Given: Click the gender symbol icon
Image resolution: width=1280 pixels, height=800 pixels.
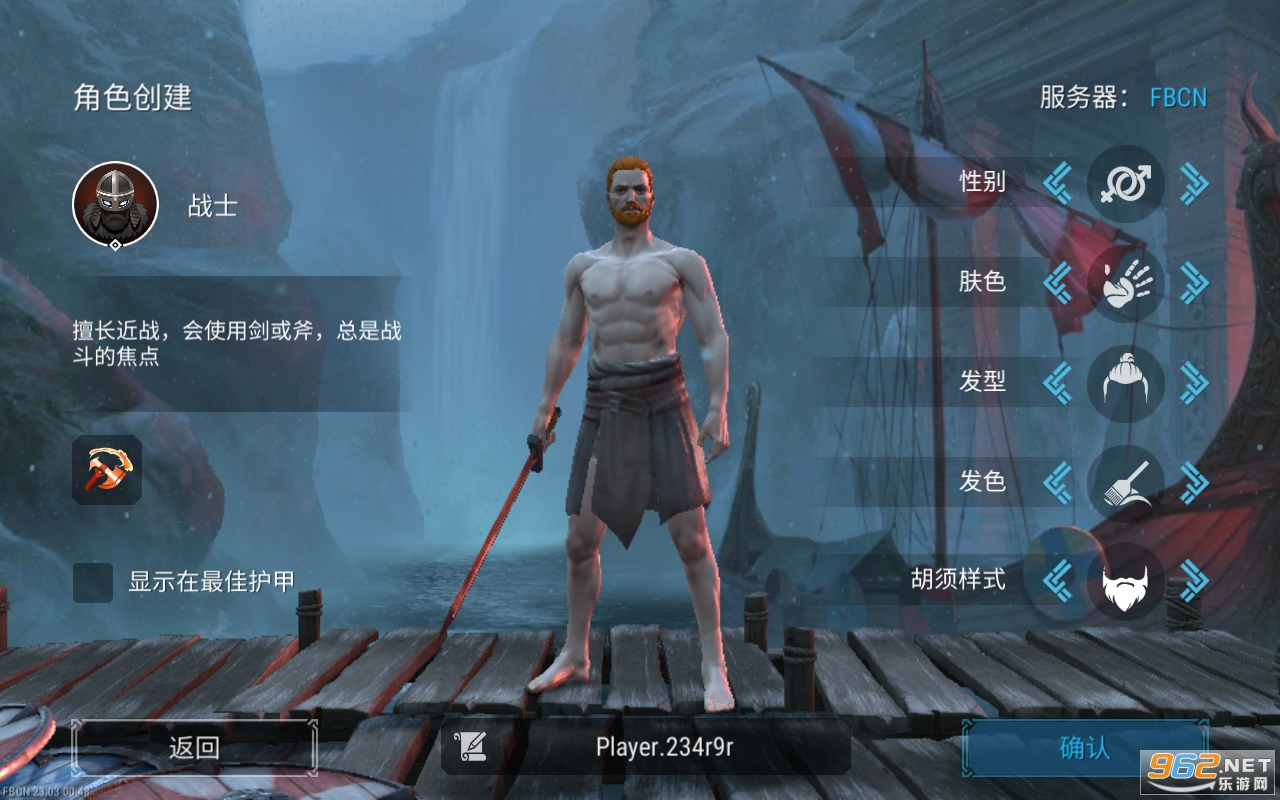Looking at the screenshot, I should [x=1125, y=182].
